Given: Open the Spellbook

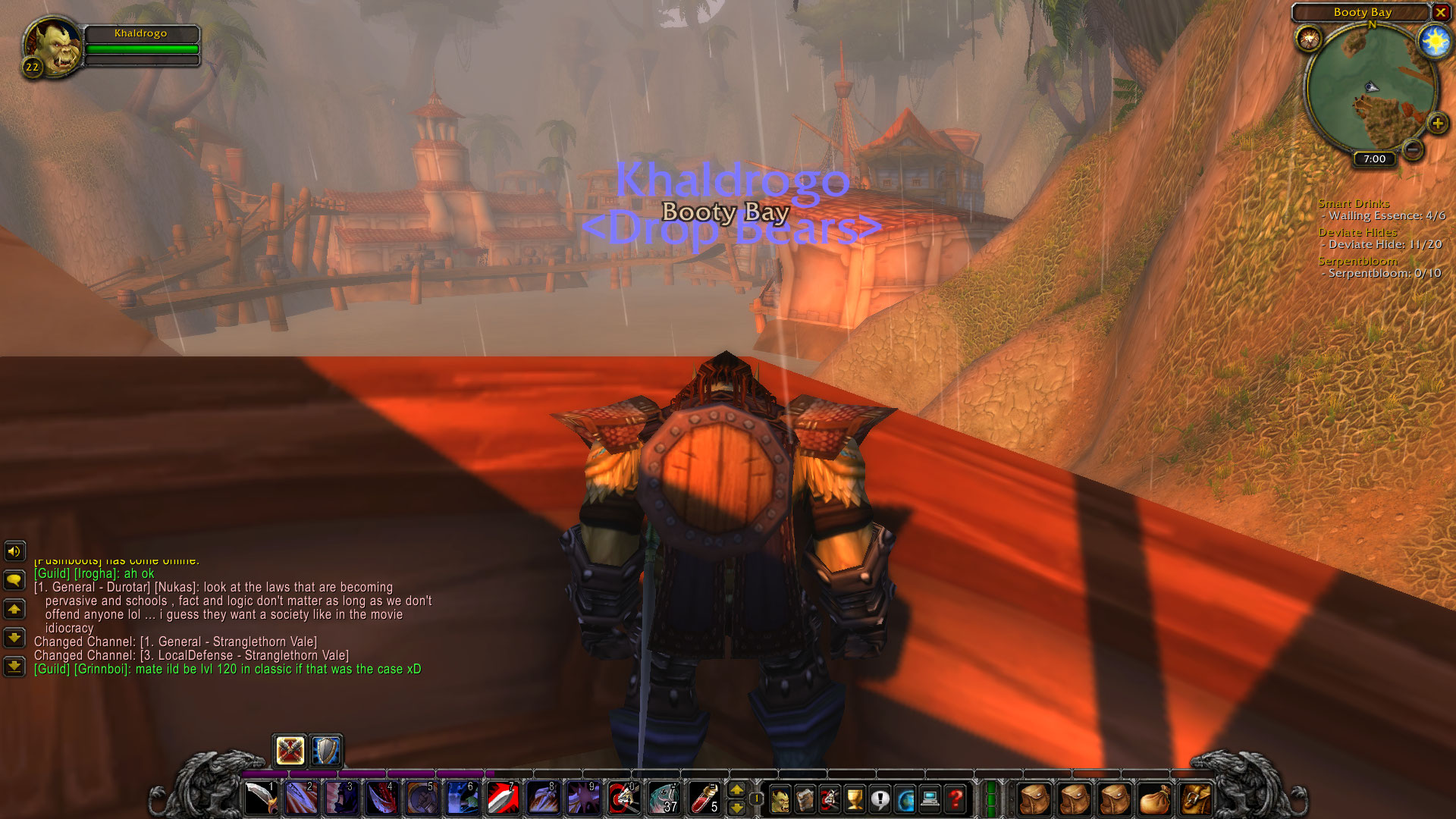Looking at the screenshot, I should pyautogui.click(x=805, y=798).
